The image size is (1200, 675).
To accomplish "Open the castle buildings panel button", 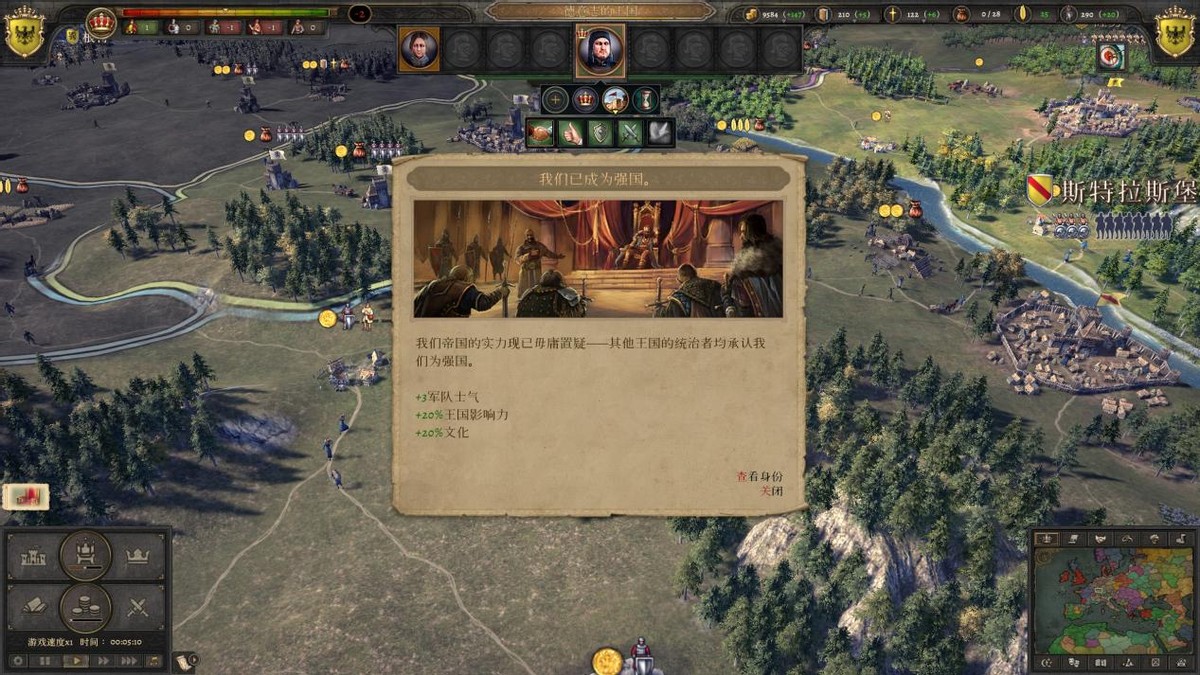I will coord(34,556).
